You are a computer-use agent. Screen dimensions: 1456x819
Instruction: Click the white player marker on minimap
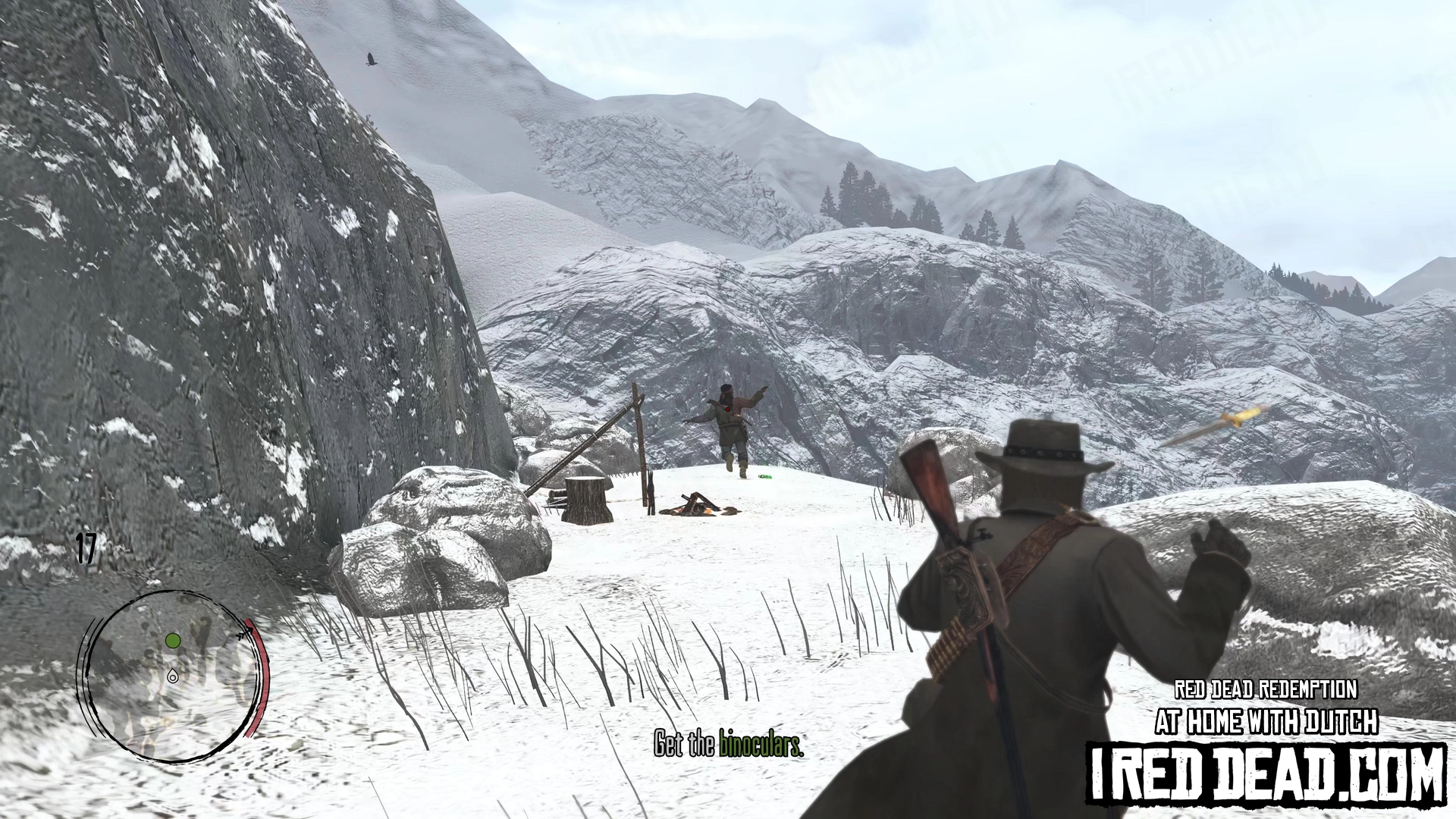point(173,676)
